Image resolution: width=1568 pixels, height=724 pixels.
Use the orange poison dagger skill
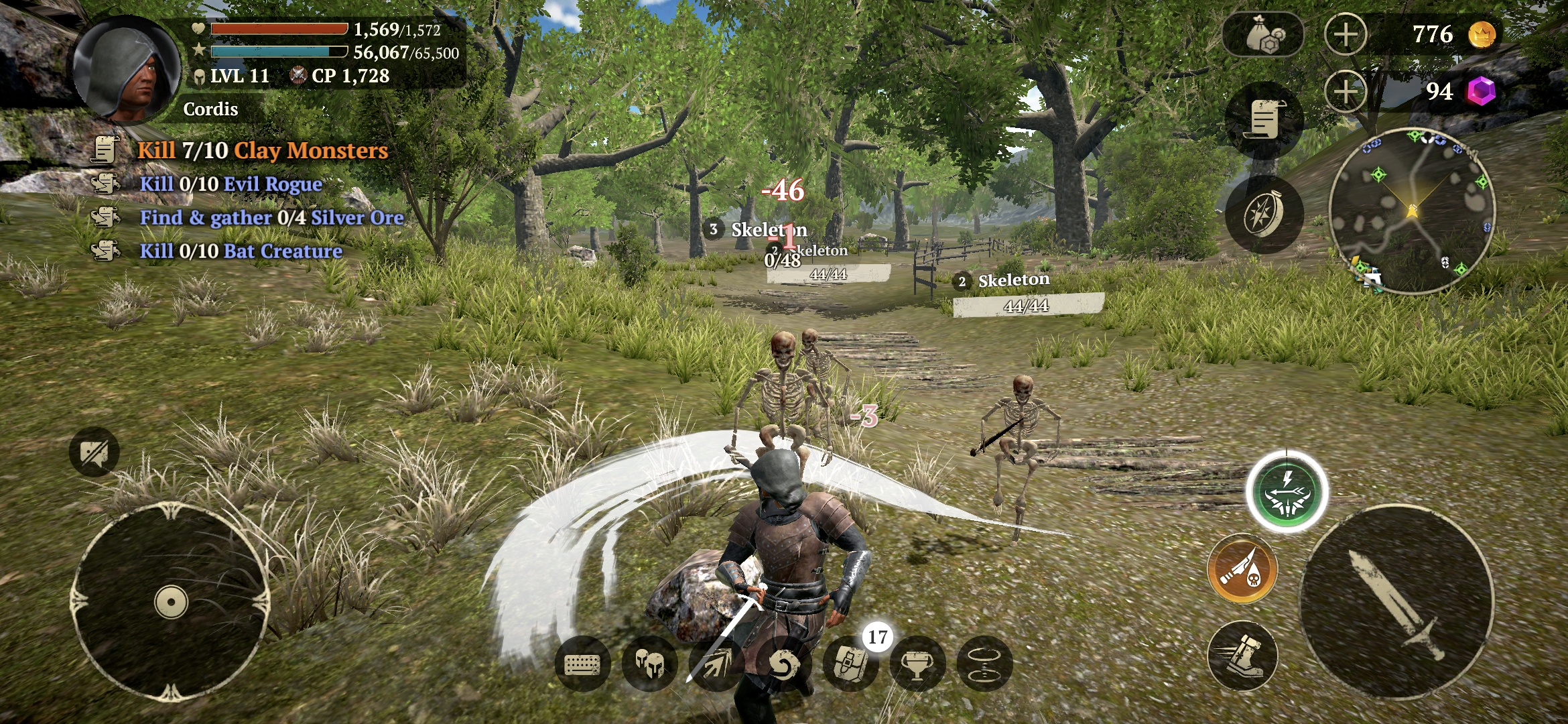[x=1242, y=568]
